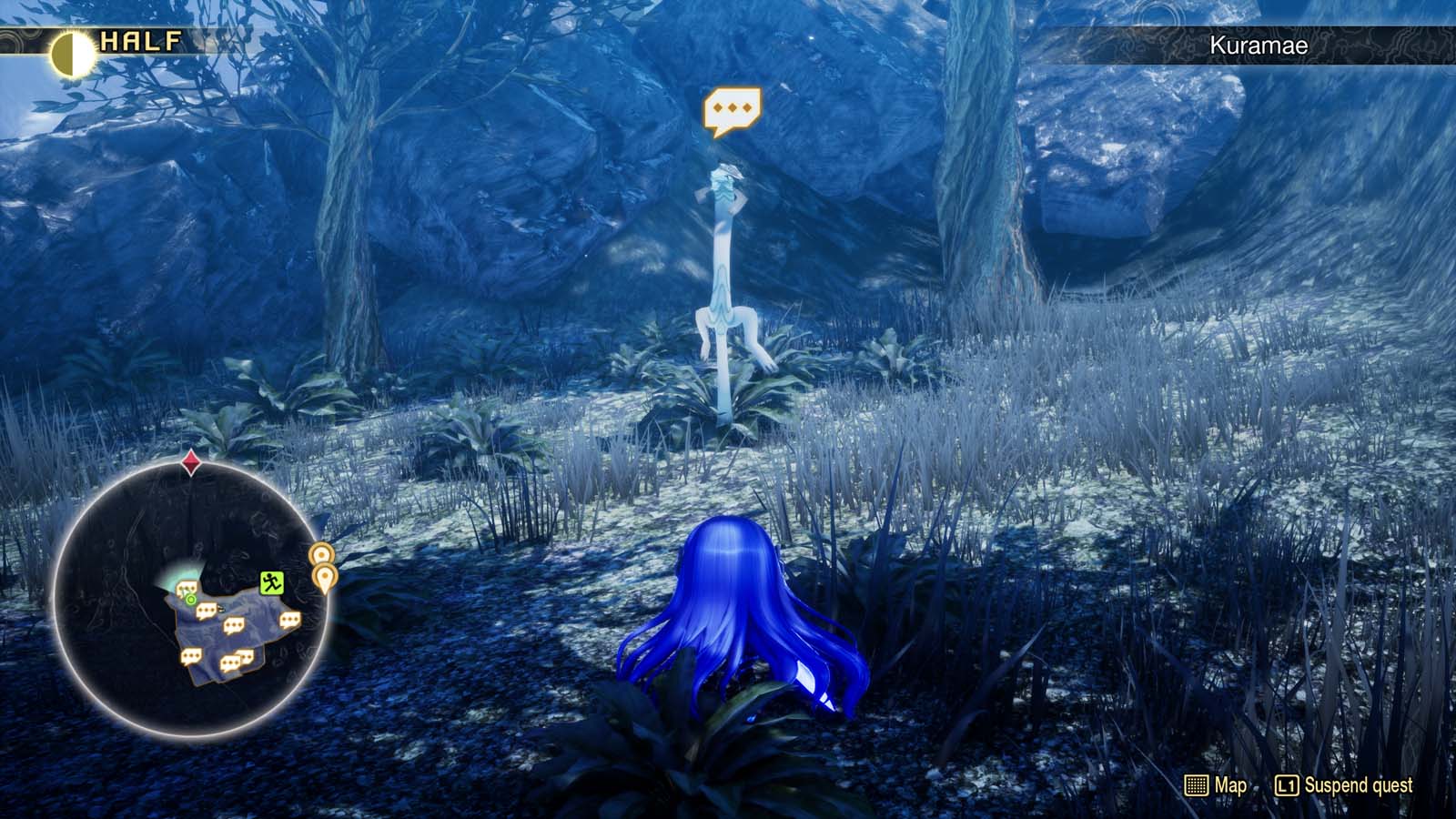Click the green dash/sprint icon on the minimap
1456x819 pixels.
click(271, 583)
